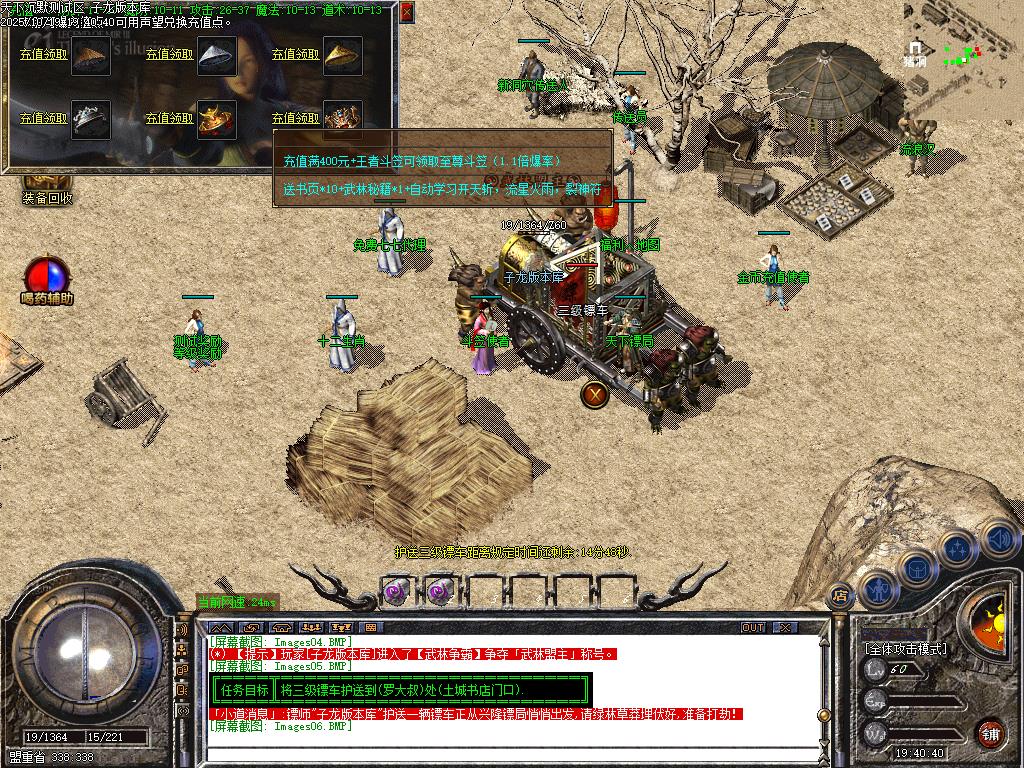Open the minimap in the corner
This screenshot has height=768, width=1024.
pos(963,40)
